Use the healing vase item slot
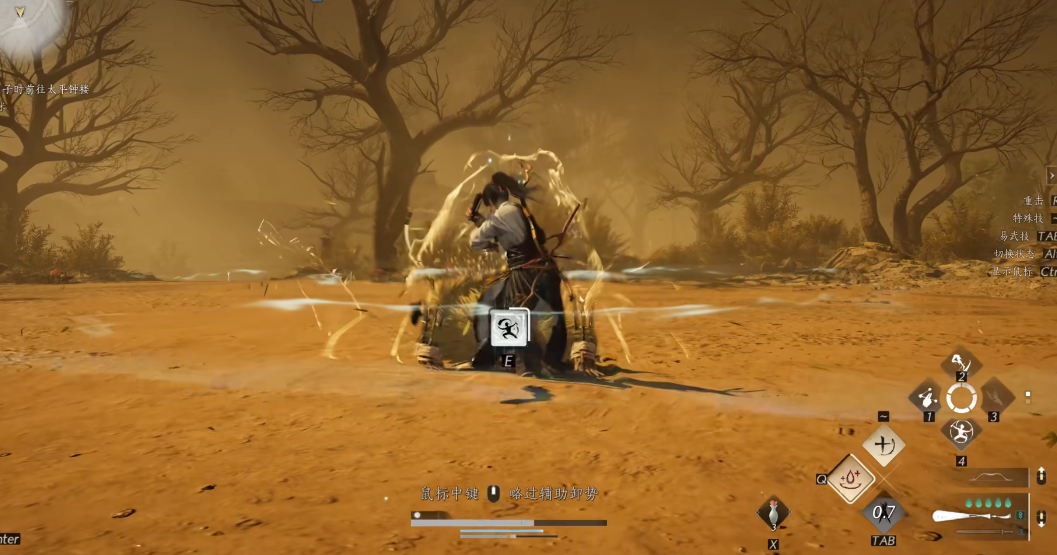Viewport: 1057px width, 555px height. [773, 513]
